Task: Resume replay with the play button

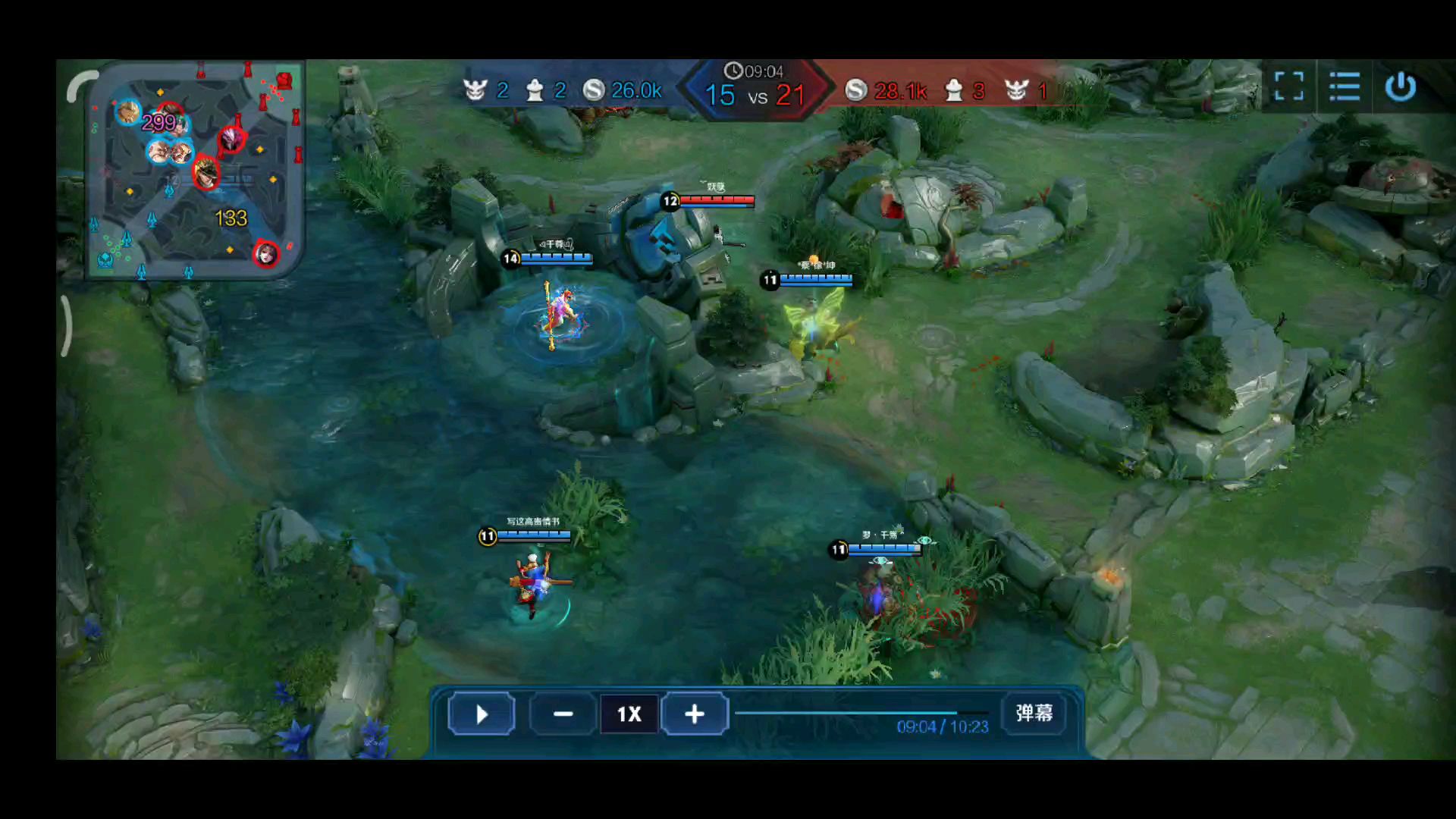Action: 482,714
